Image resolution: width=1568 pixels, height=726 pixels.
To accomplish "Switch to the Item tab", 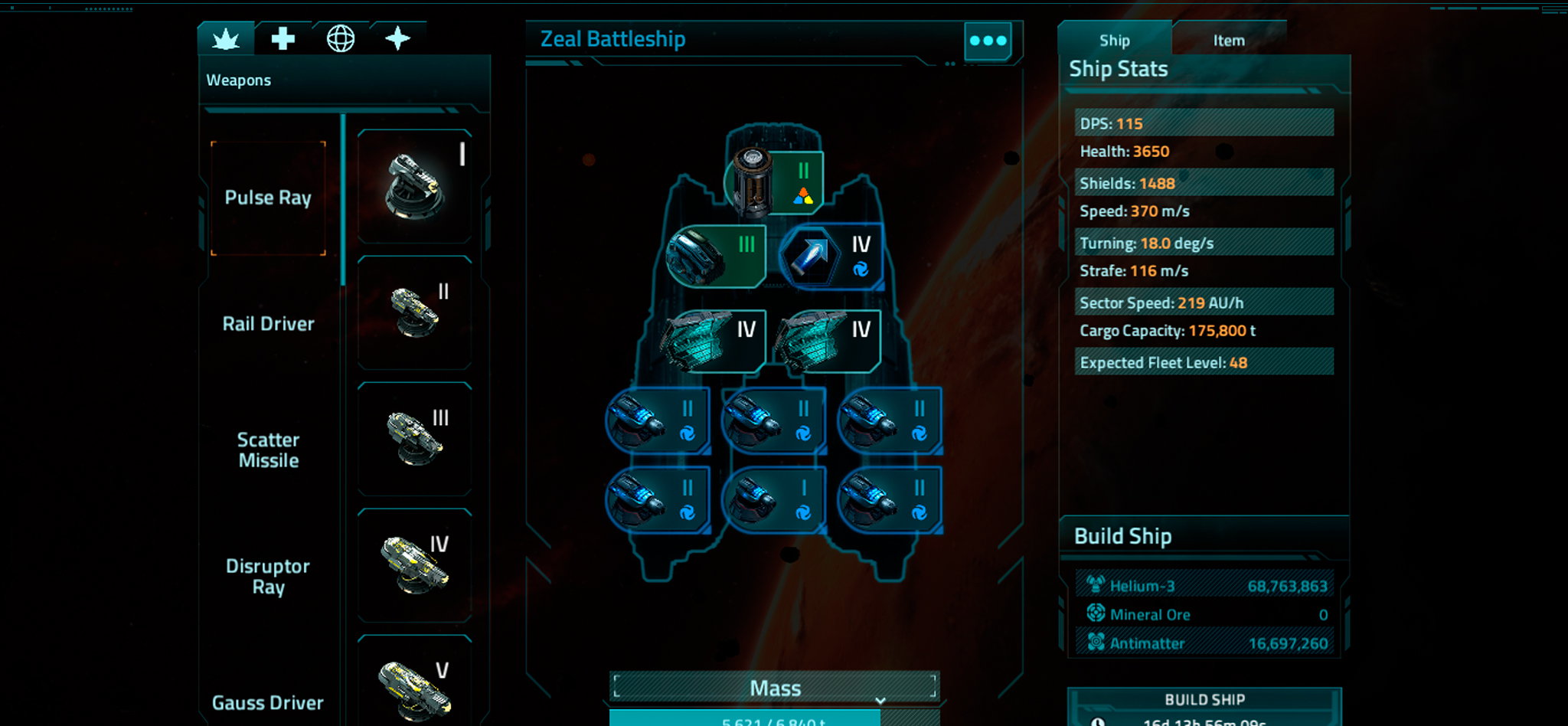I will [1228, 41].
